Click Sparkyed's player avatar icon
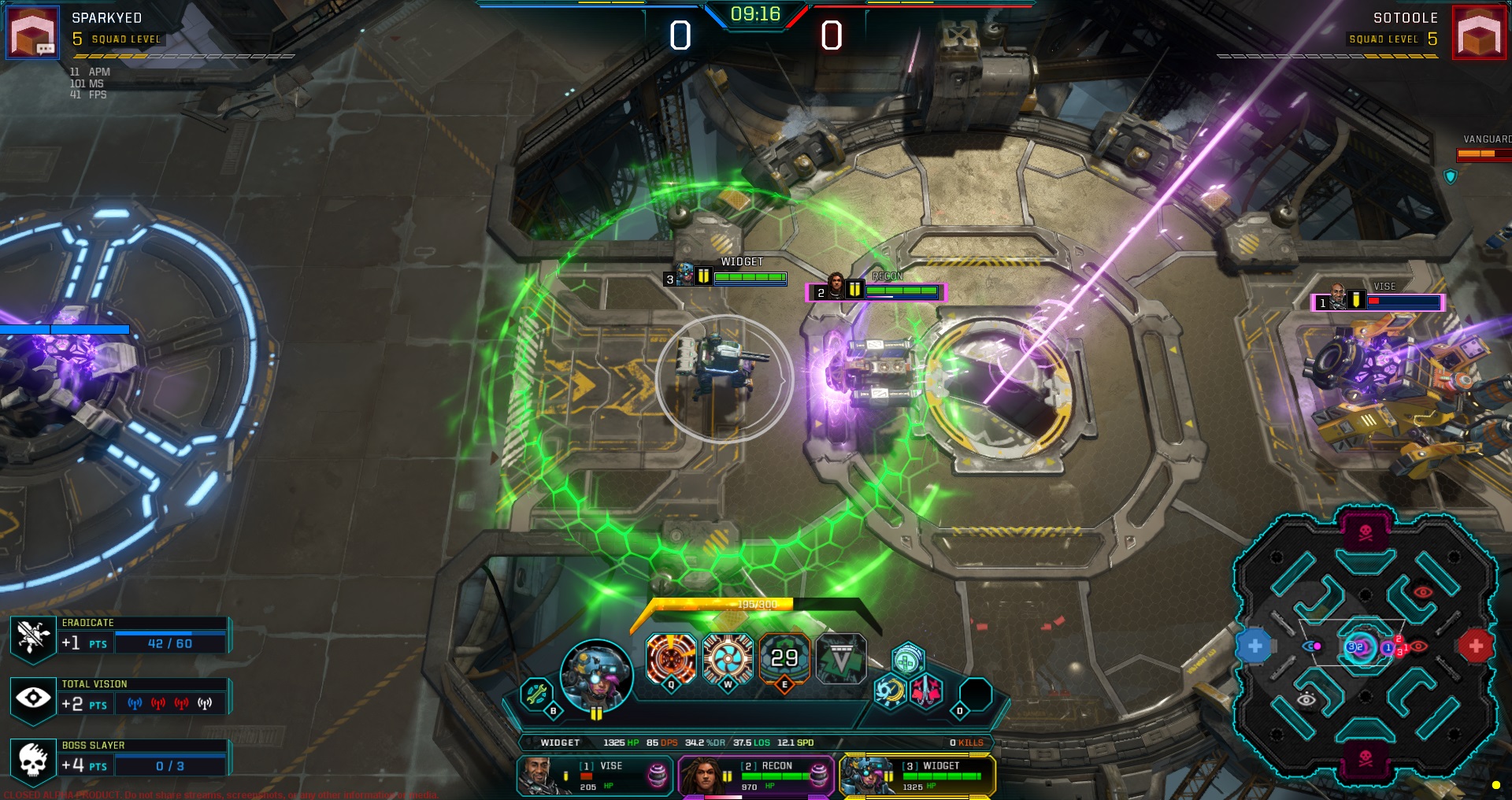Viewport: 1512px width, 800px height. 33,33
